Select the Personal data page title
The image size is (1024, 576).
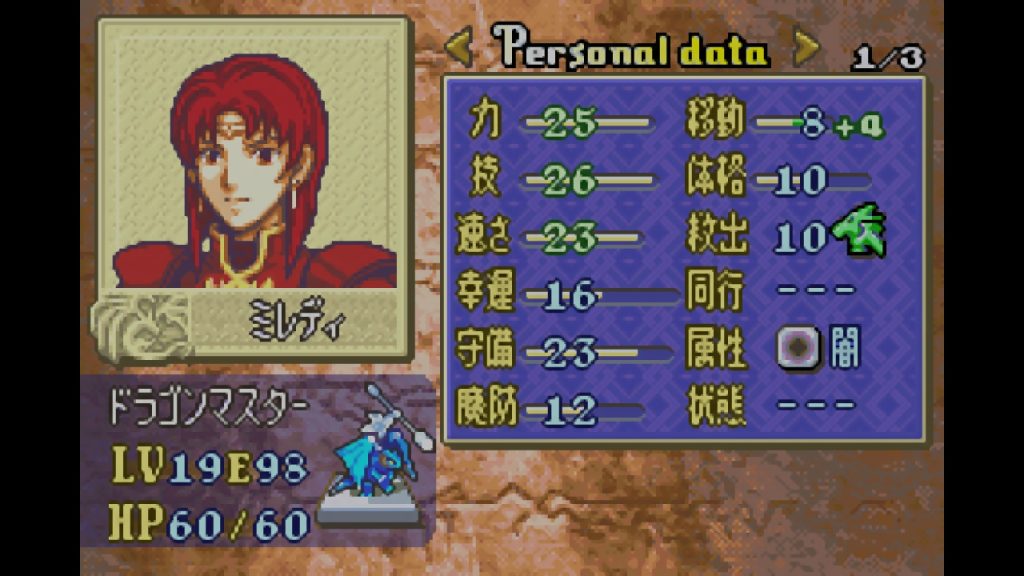(633, 48)
